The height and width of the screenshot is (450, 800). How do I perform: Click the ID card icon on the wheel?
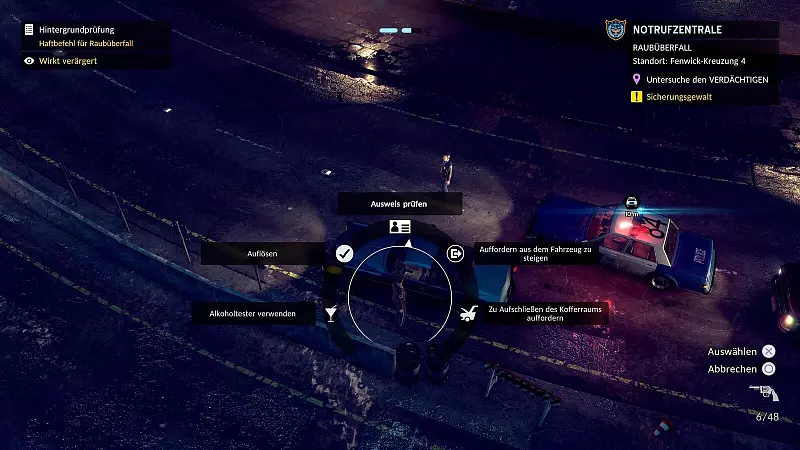tap(400, 228)
